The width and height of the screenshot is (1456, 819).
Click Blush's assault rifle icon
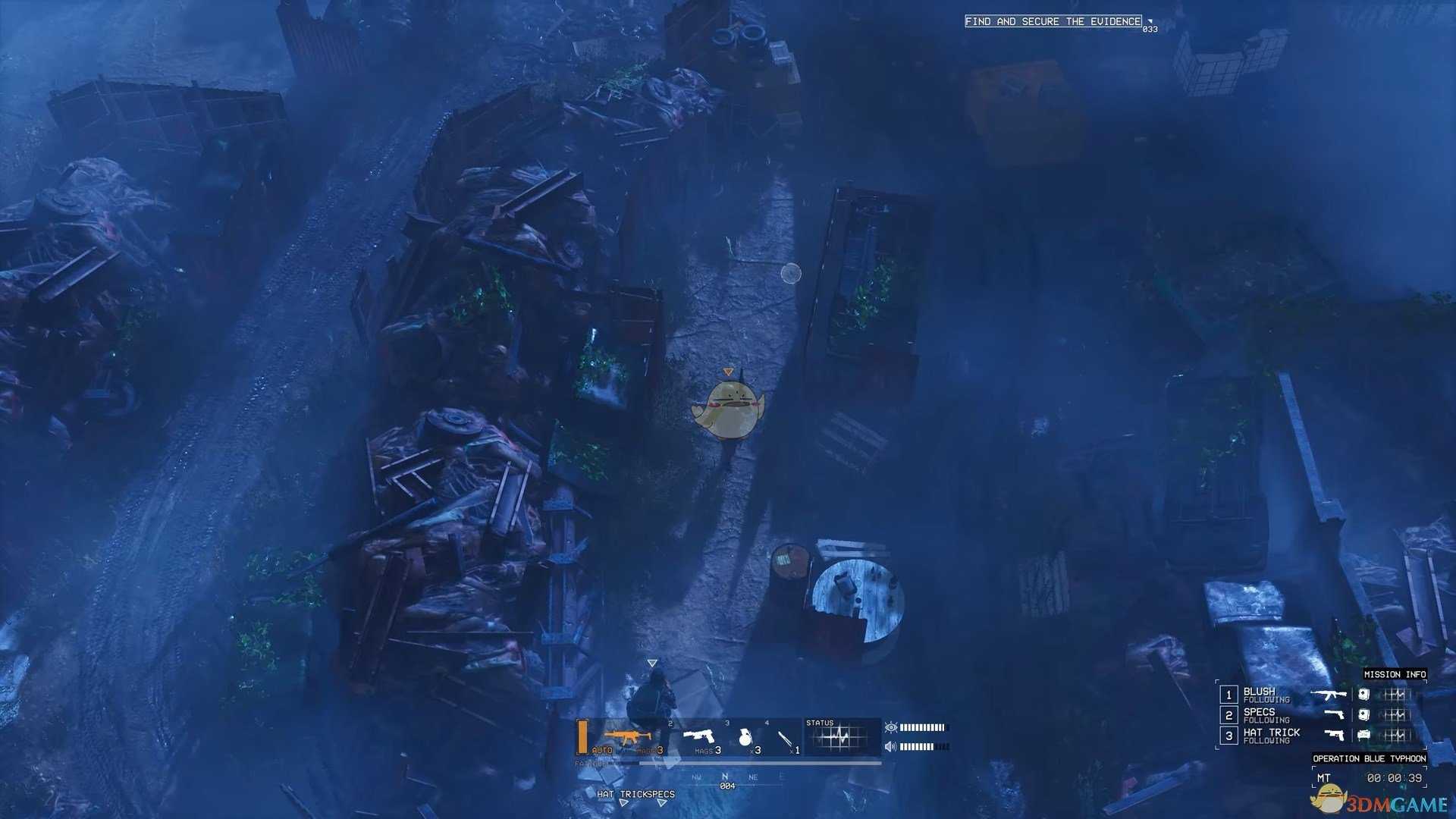tap(1329, 694)
